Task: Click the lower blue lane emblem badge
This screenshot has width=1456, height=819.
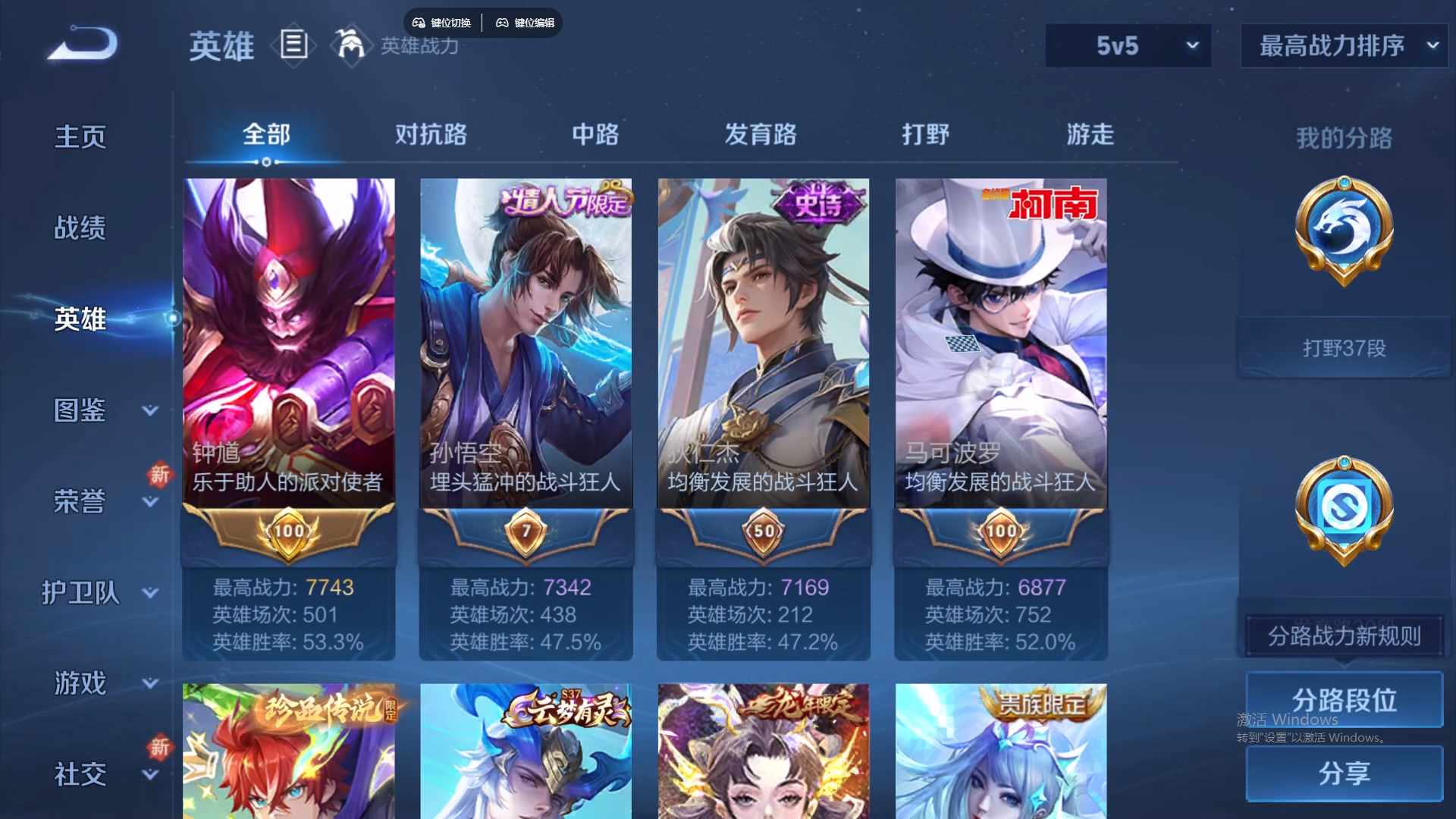Action: pos(1343,510)
